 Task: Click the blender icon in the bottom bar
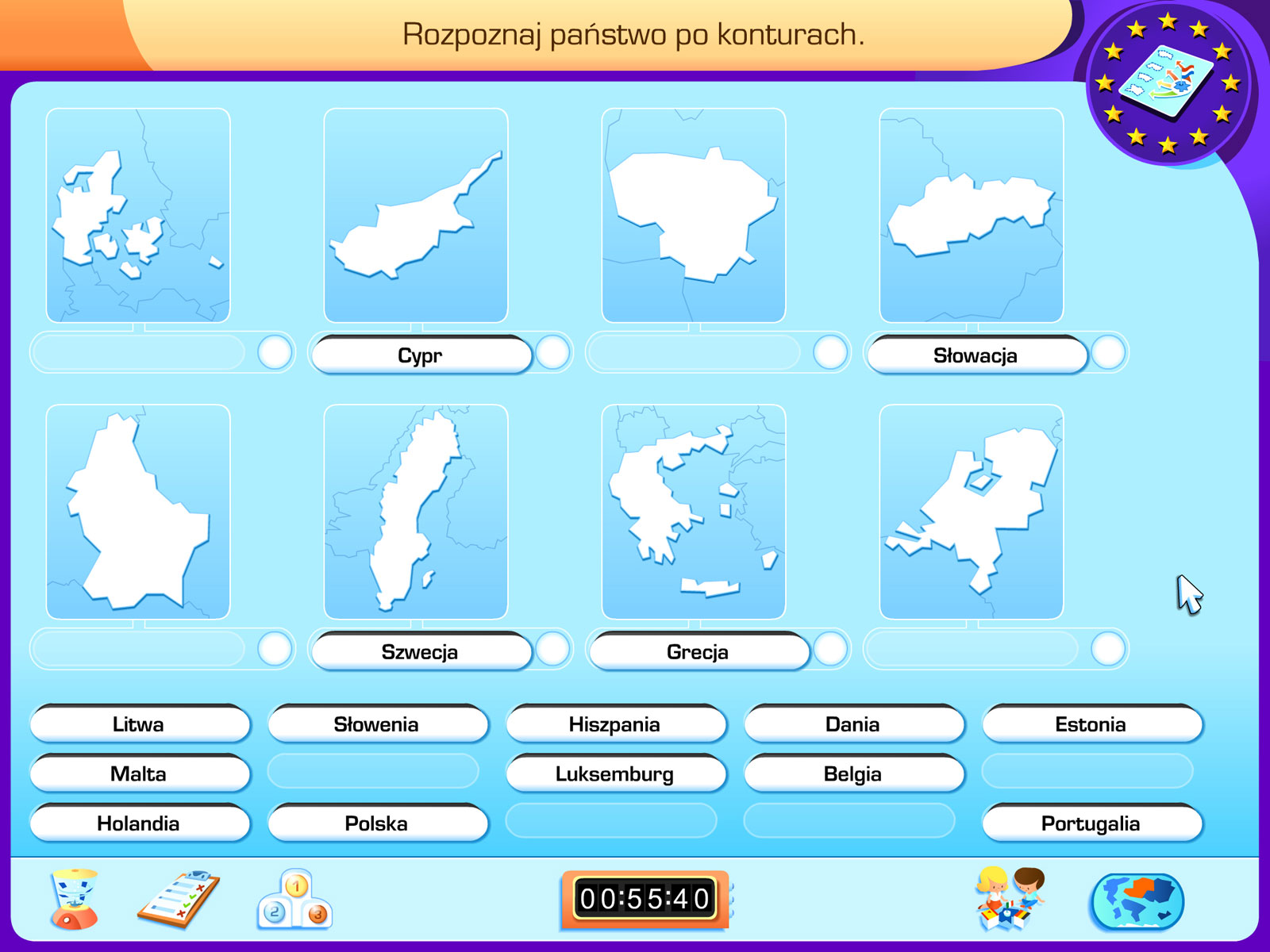tap(74, 900)
